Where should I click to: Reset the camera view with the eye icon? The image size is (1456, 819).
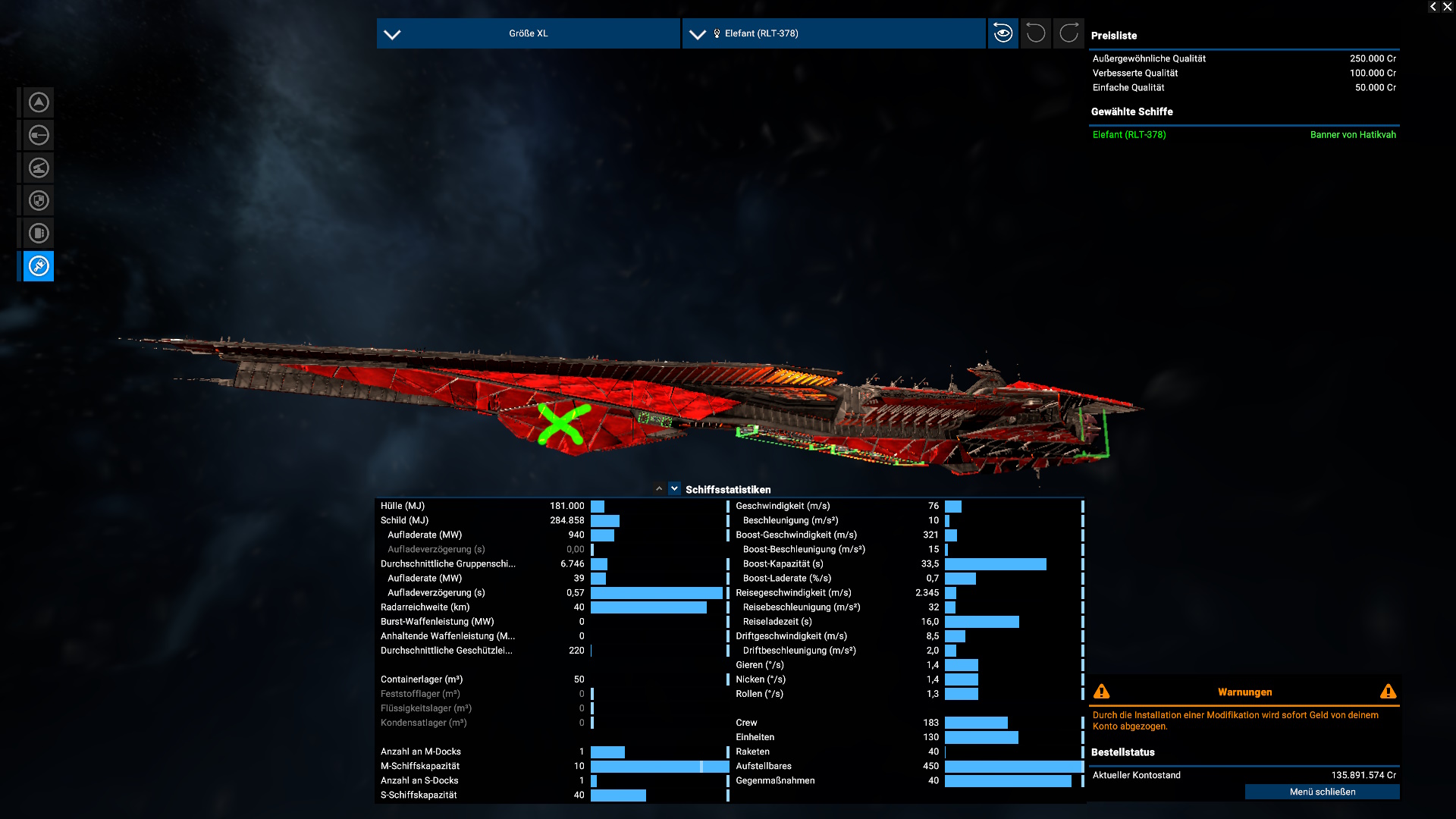(x=1003, y=33)
